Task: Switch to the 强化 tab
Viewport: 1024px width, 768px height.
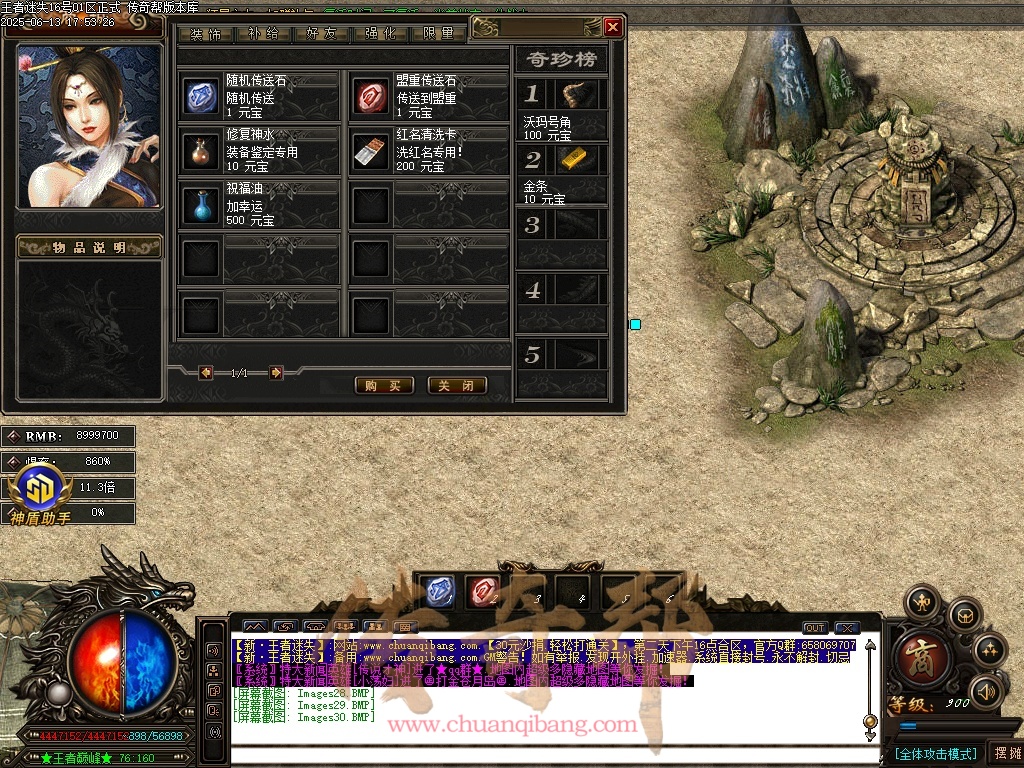Action: coord(380,34)
